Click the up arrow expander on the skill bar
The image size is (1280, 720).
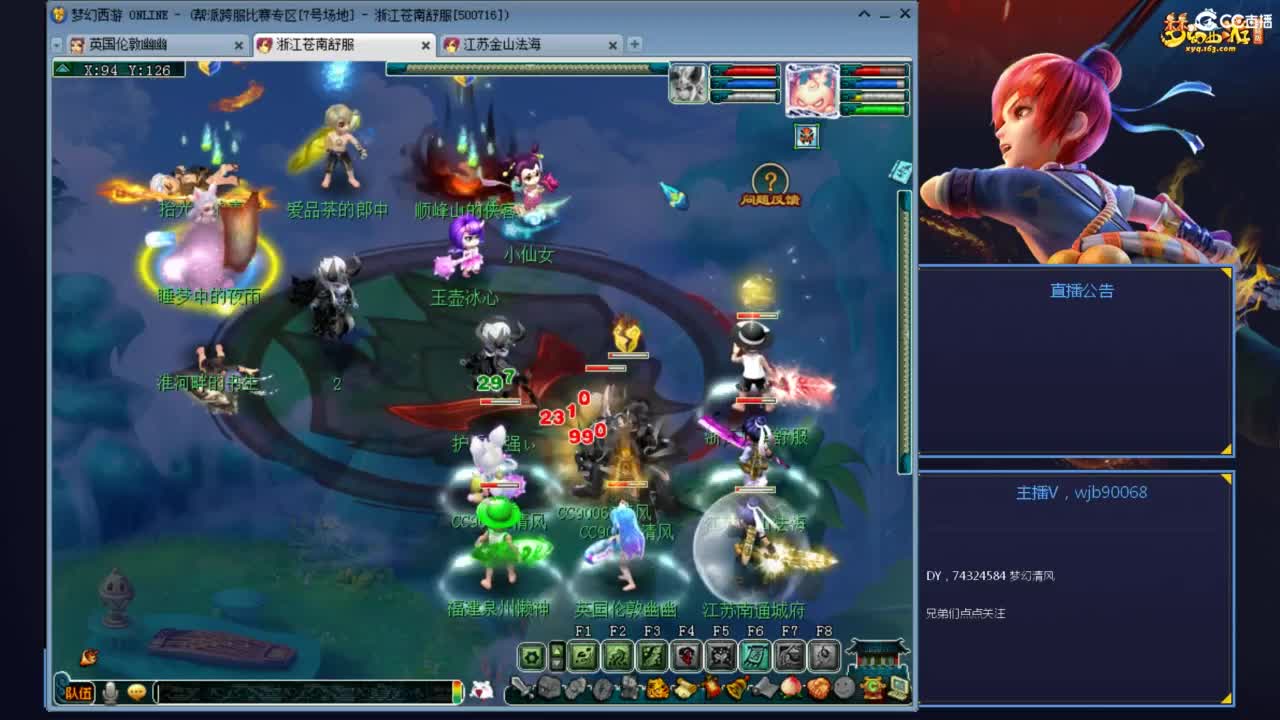click(557, 650)
